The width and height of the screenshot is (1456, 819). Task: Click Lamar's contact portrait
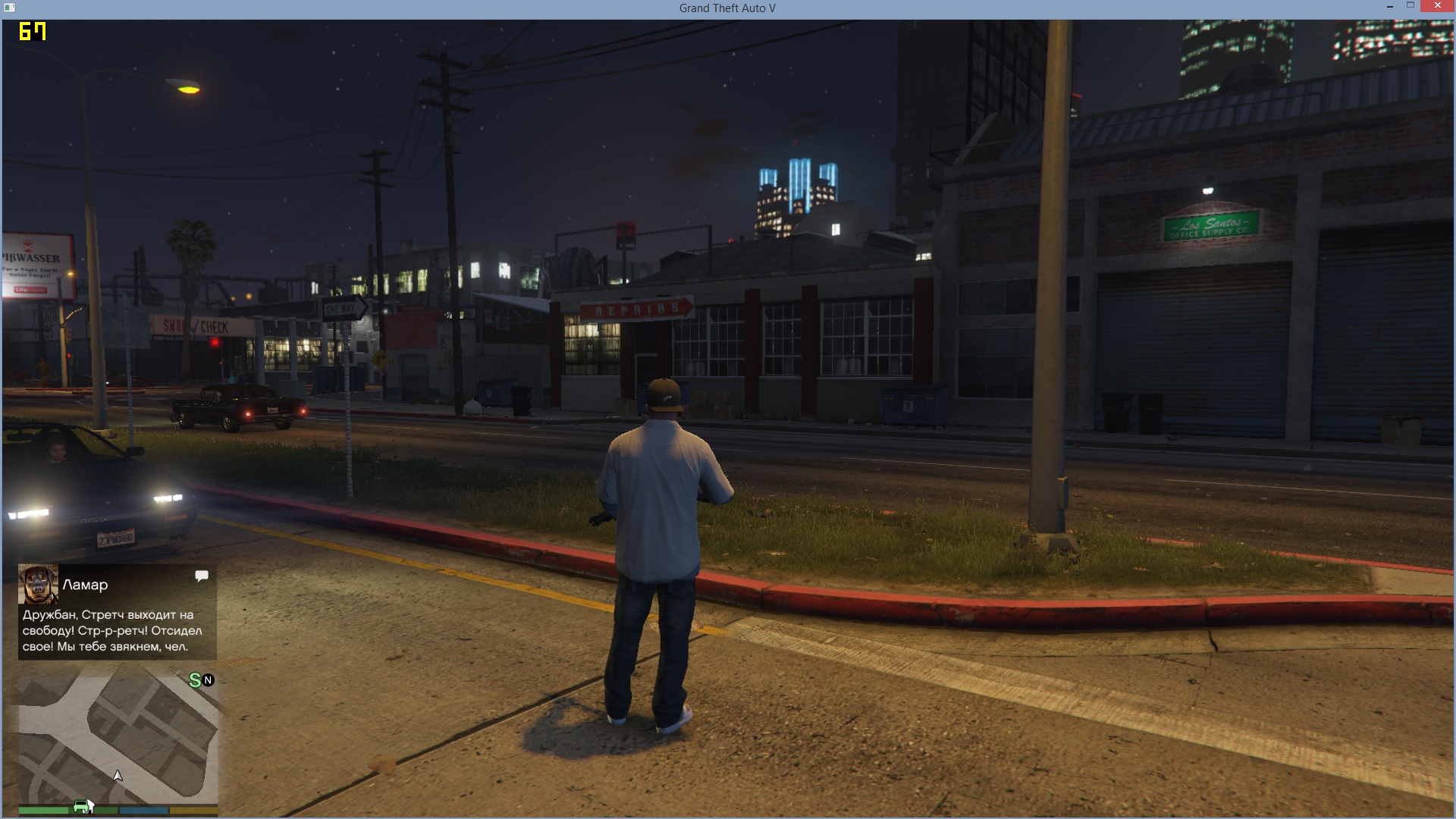(38, 584)
